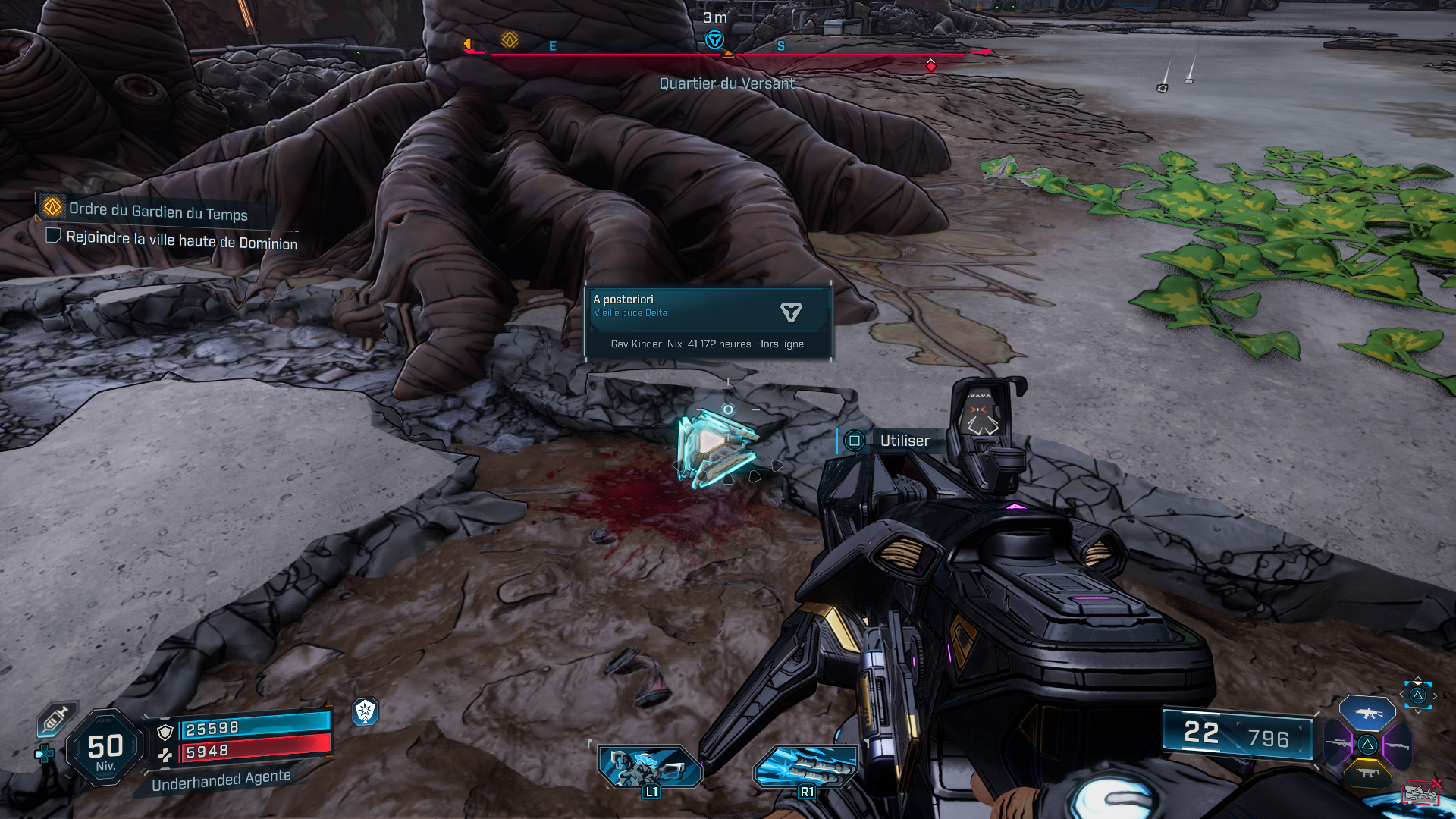Select the cyan-framed triangle d-pad indicator
This screenshot has height=819, width=1456.
1417,695
